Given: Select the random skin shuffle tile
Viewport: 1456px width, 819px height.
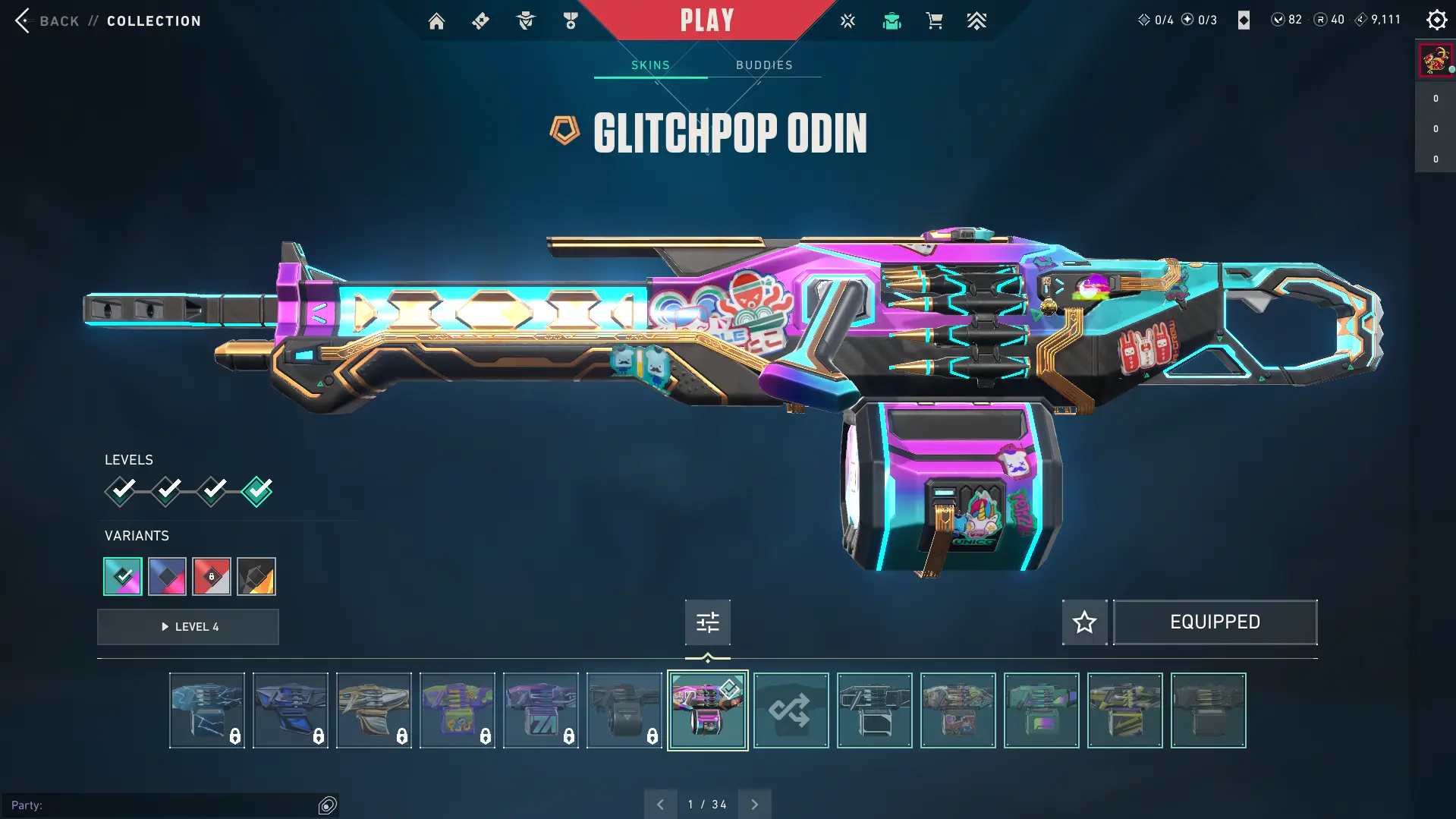Looking at the screenshot, I should (x=791, y=710).
